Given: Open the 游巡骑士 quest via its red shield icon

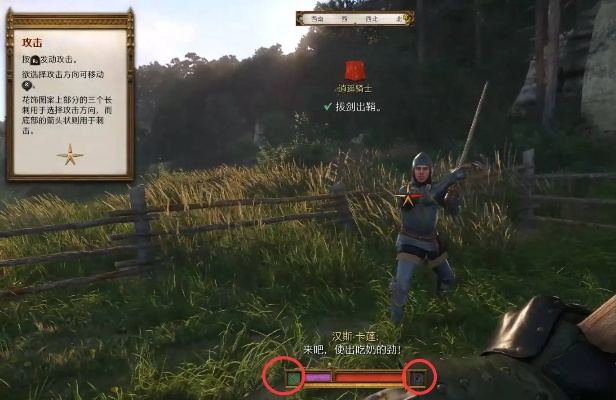Looking at the screenshot, I should click(355, 71).
